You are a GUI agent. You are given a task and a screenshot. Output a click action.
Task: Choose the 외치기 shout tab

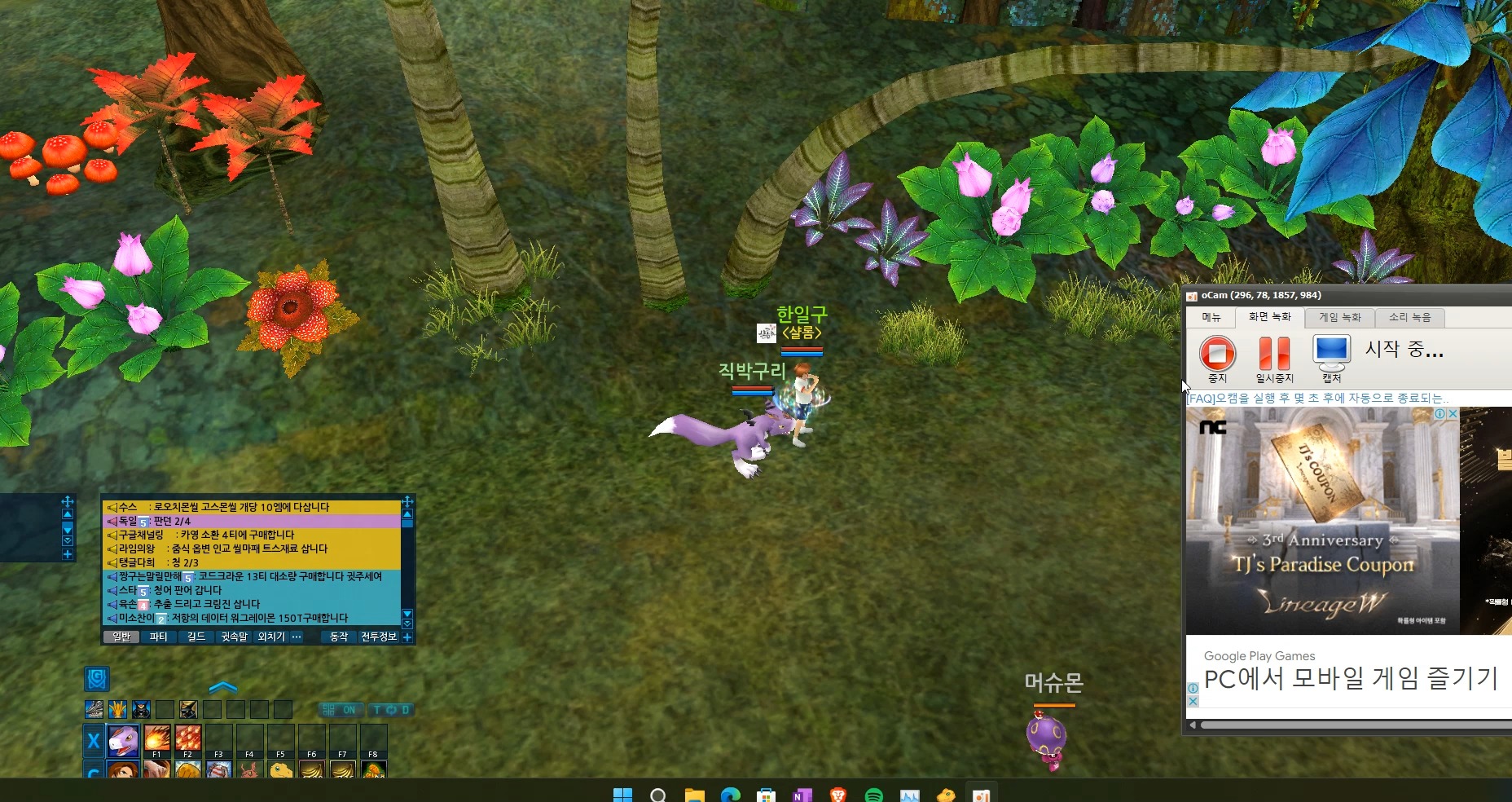click(x=271, y=637)
